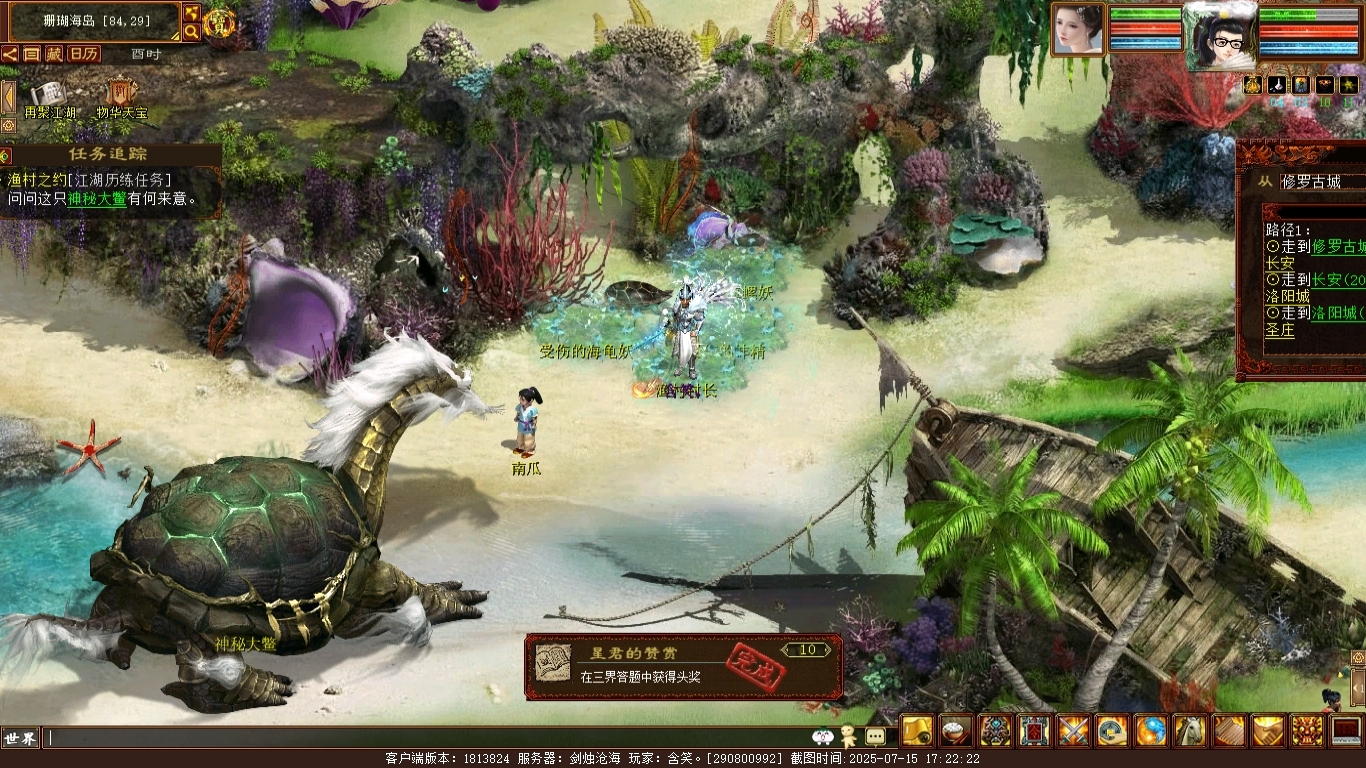Select the female pet portrait at the top

point(1077,29)
